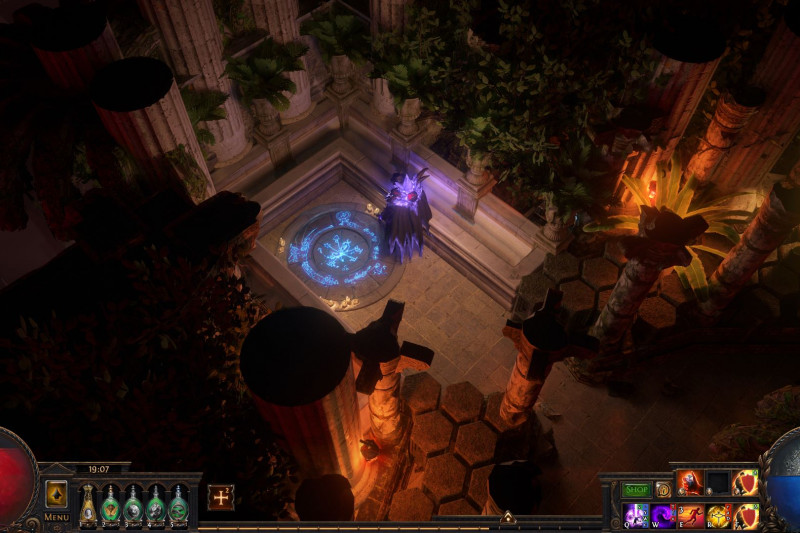Open the Menu button

[x=56, y=517]
